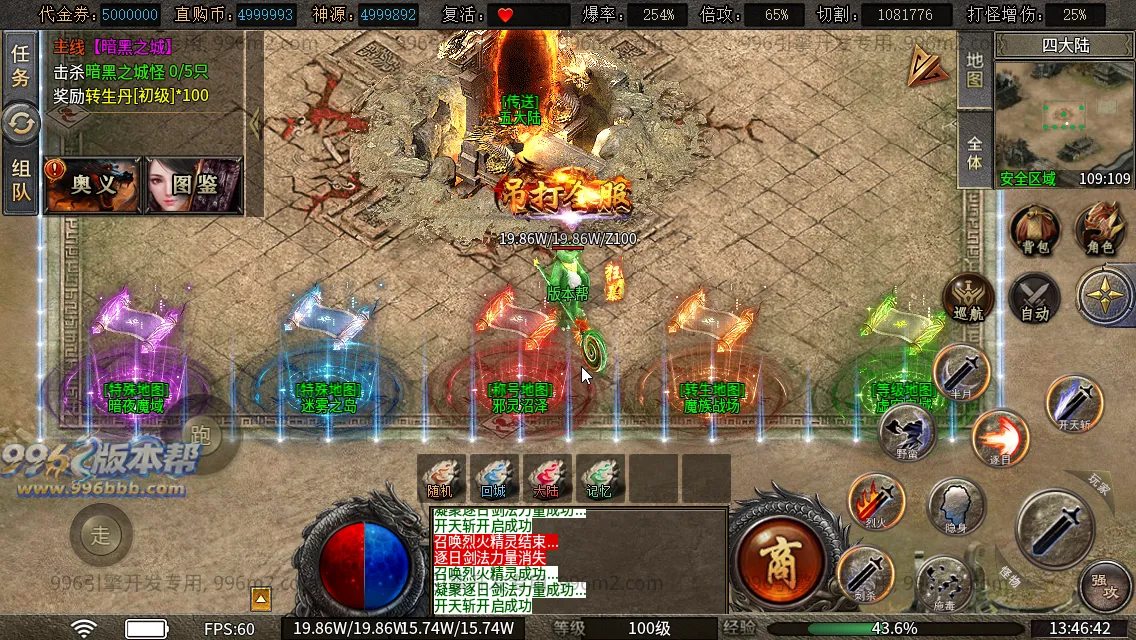Screen dimensions: 1136x640
Task: Cast the 开天斩 skill
Action: click(1075, 402)
